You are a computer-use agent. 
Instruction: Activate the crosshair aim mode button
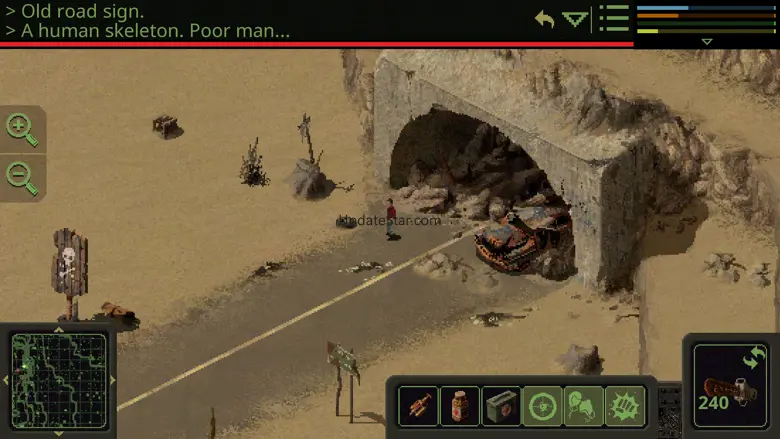(x=543, y=406)
